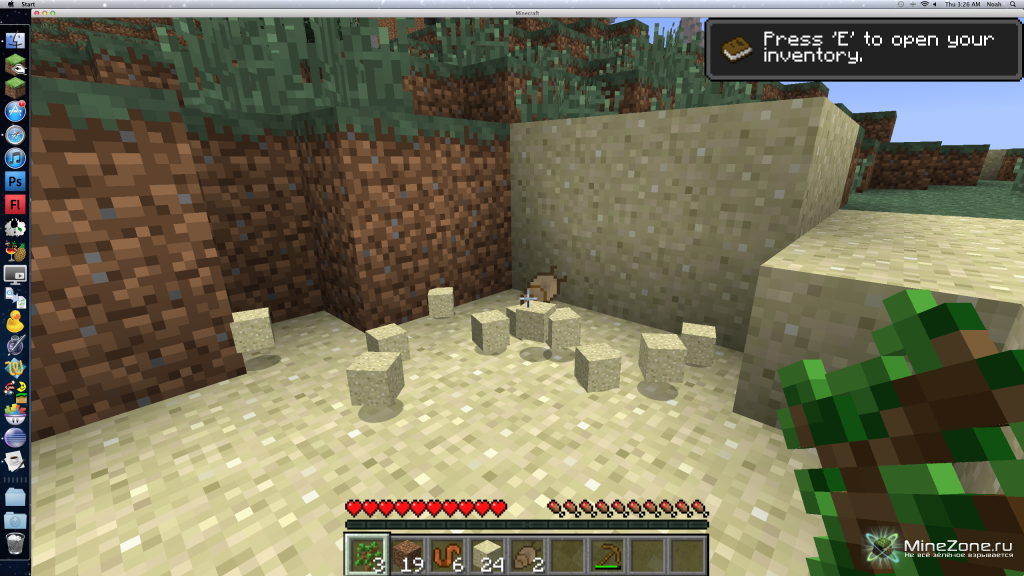Screen dimensions: 1024x576
Task: Select the dirt block stack of 19
Action: [x=406, y=554]
